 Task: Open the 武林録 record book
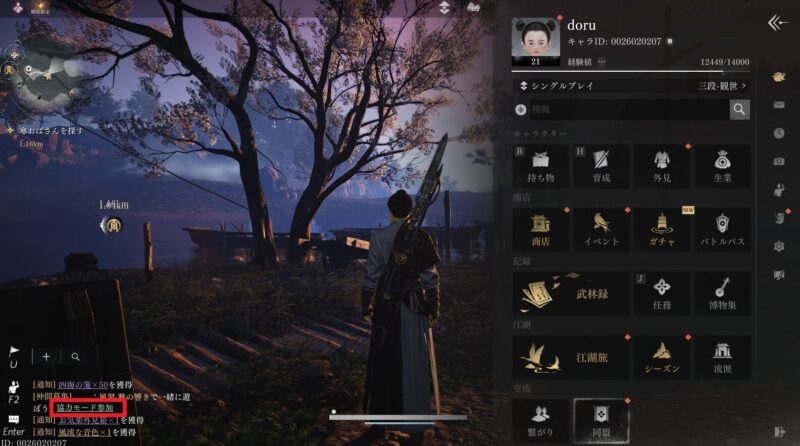click(x=571, y=292)
